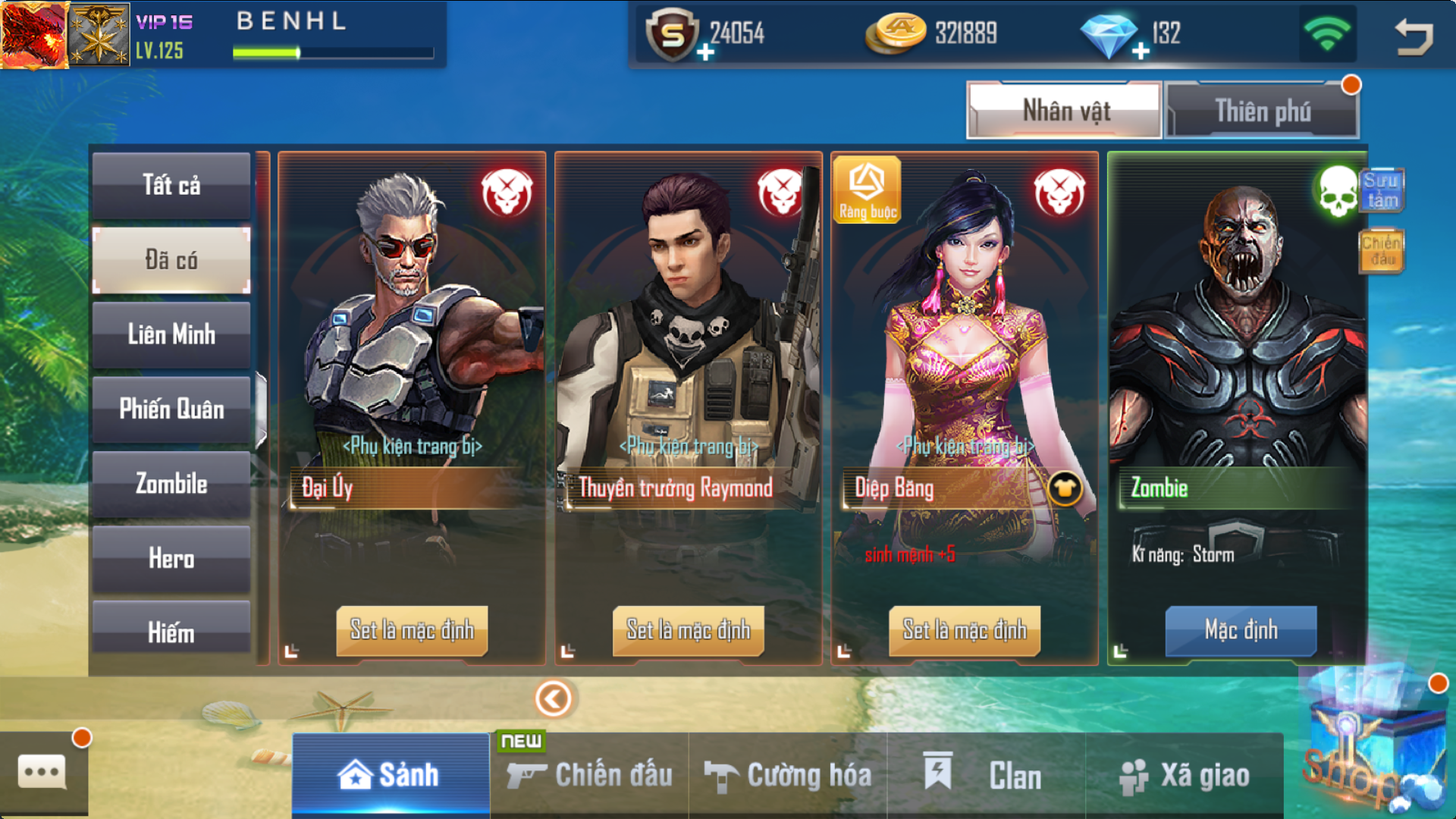Set Thuyền trưởng Raymond as default
This screenshot has width=1456, height=819.
pyautogui.click(x=688, y=630)
